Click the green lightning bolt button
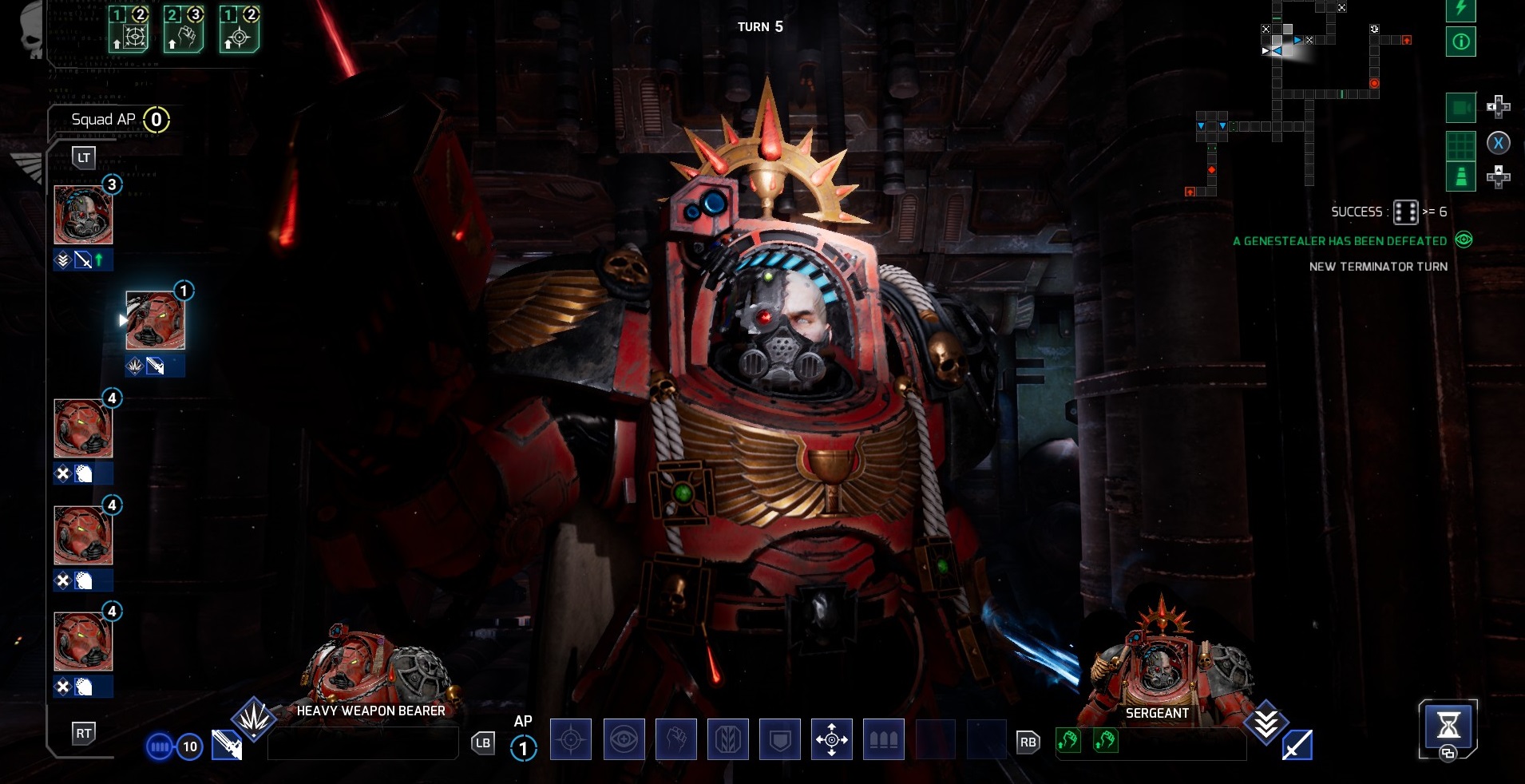Image resolution: width=1525 pixels, height=784 pixels. point(1460,10)
